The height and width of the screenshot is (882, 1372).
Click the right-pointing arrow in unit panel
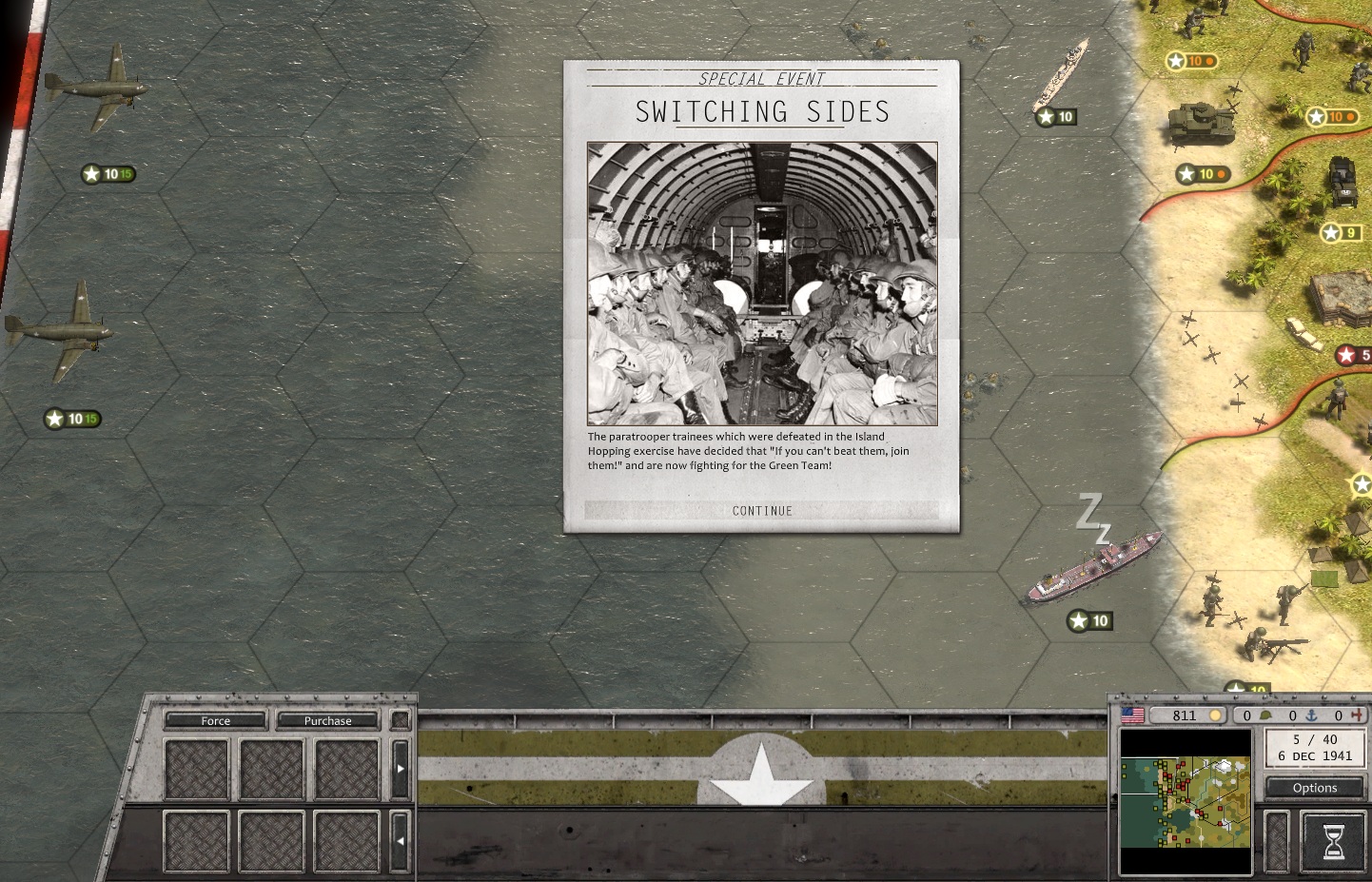pos(401,768)
